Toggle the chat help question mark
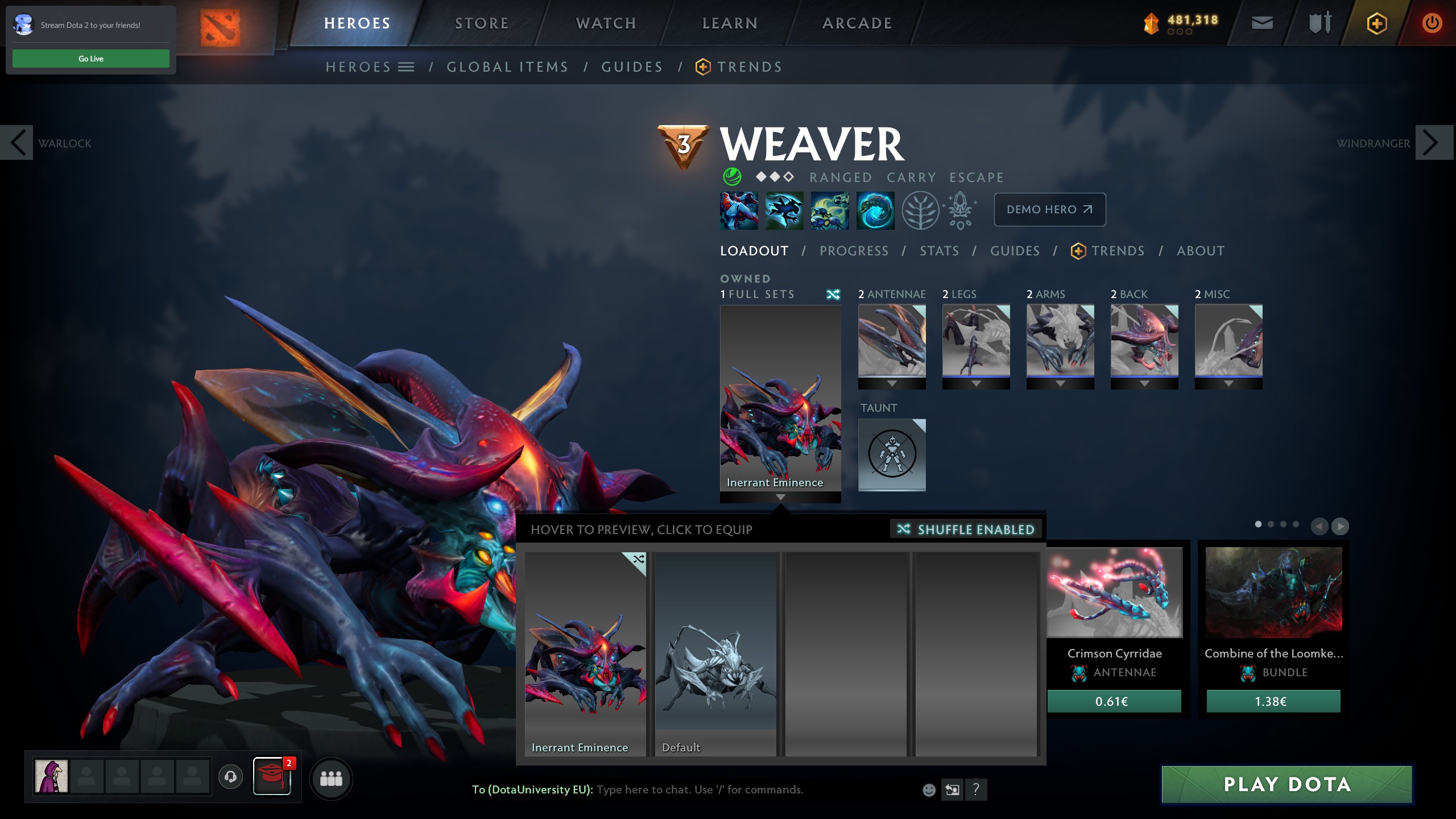 pos(977,790)
